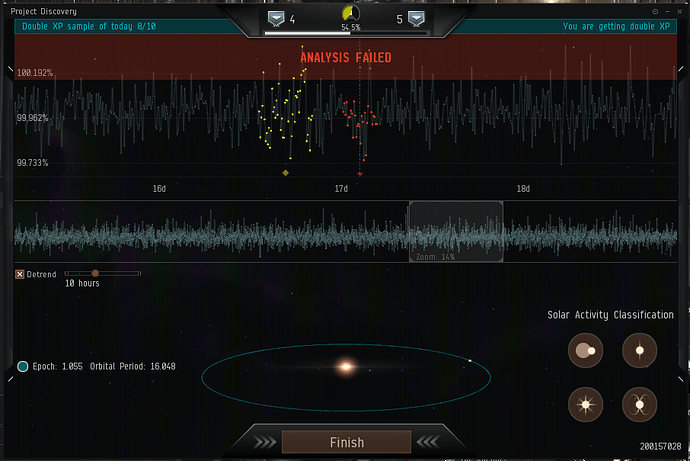Select the teal transit marker circle by Epoch
Viewport: 690px width, 461px height.
point(23,366)
